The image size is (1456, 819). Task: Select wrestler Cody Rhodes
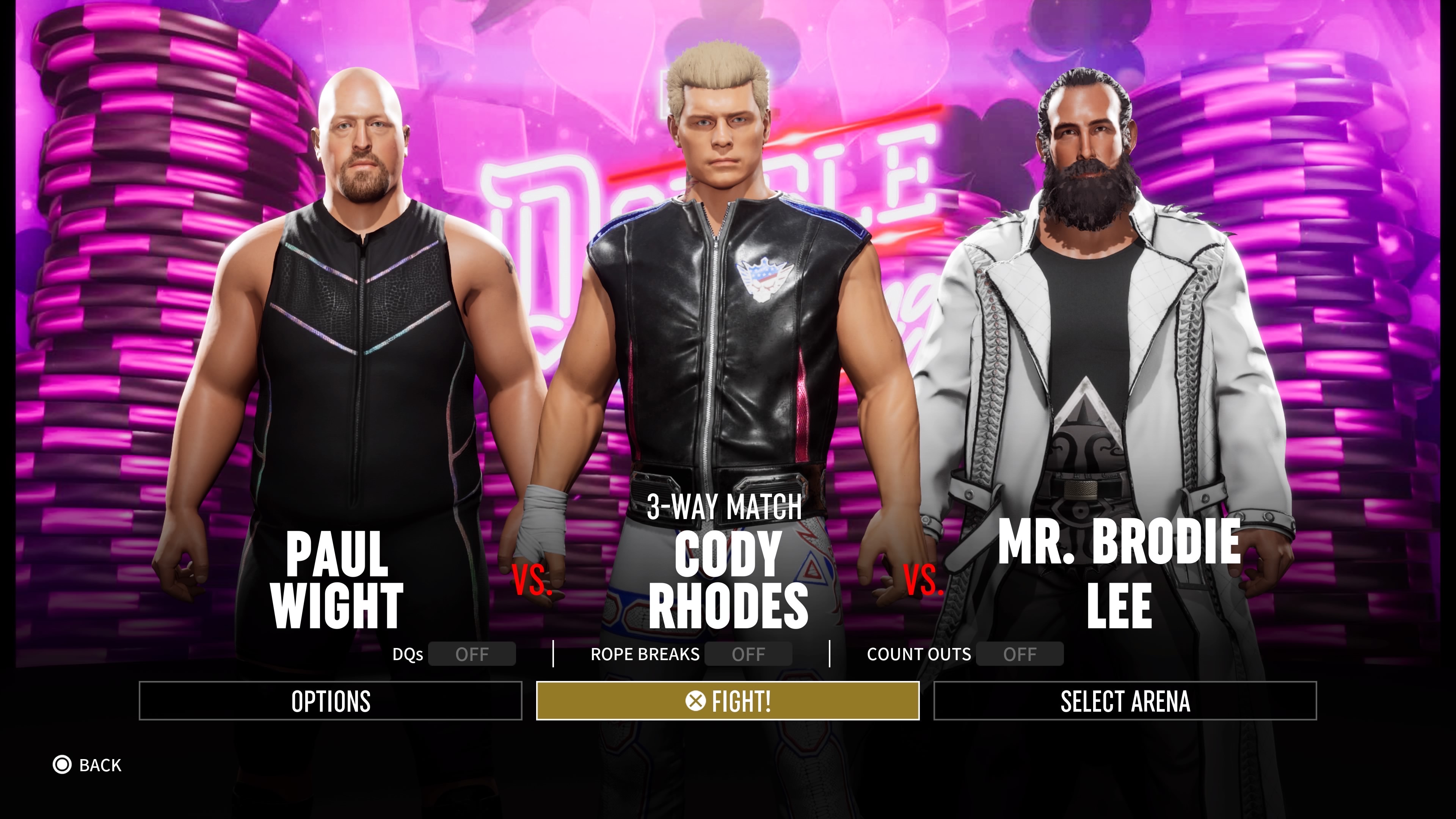[x=728, y=579]
